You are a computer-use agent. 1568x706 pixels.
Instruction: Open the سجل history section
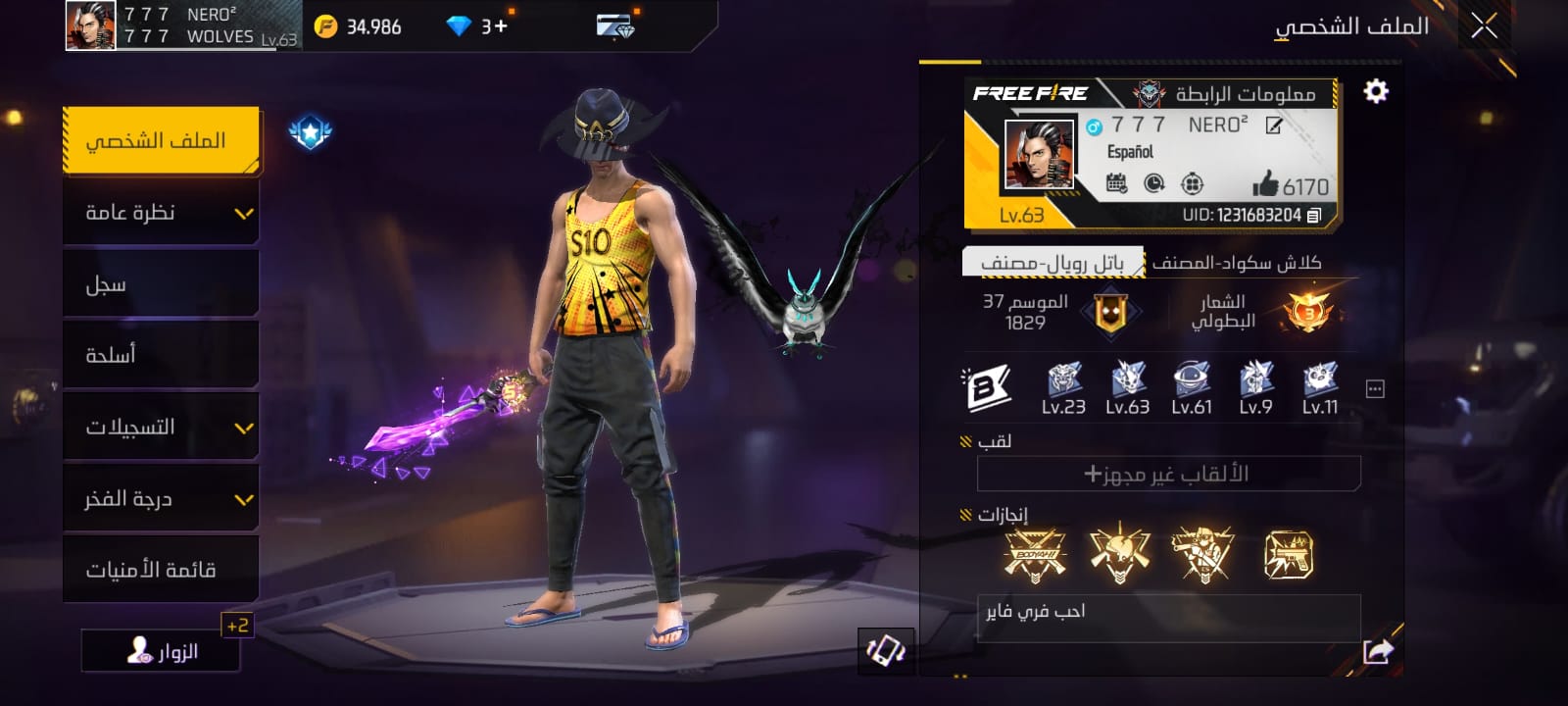tap(161, 284)
